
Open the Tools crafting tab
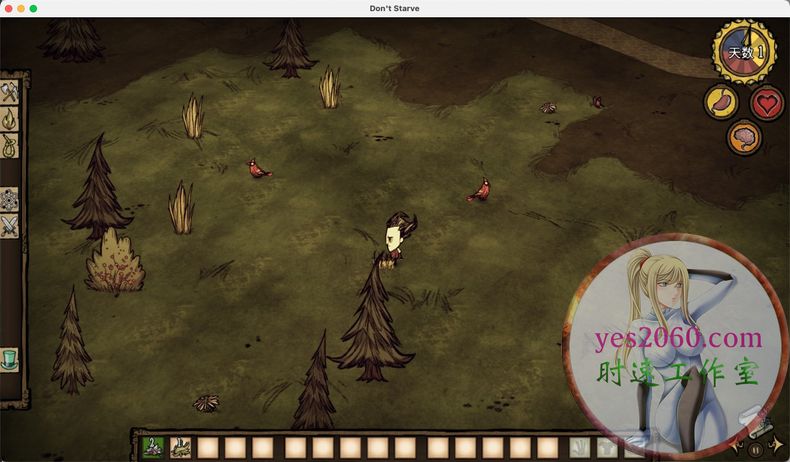pos(10,93)
